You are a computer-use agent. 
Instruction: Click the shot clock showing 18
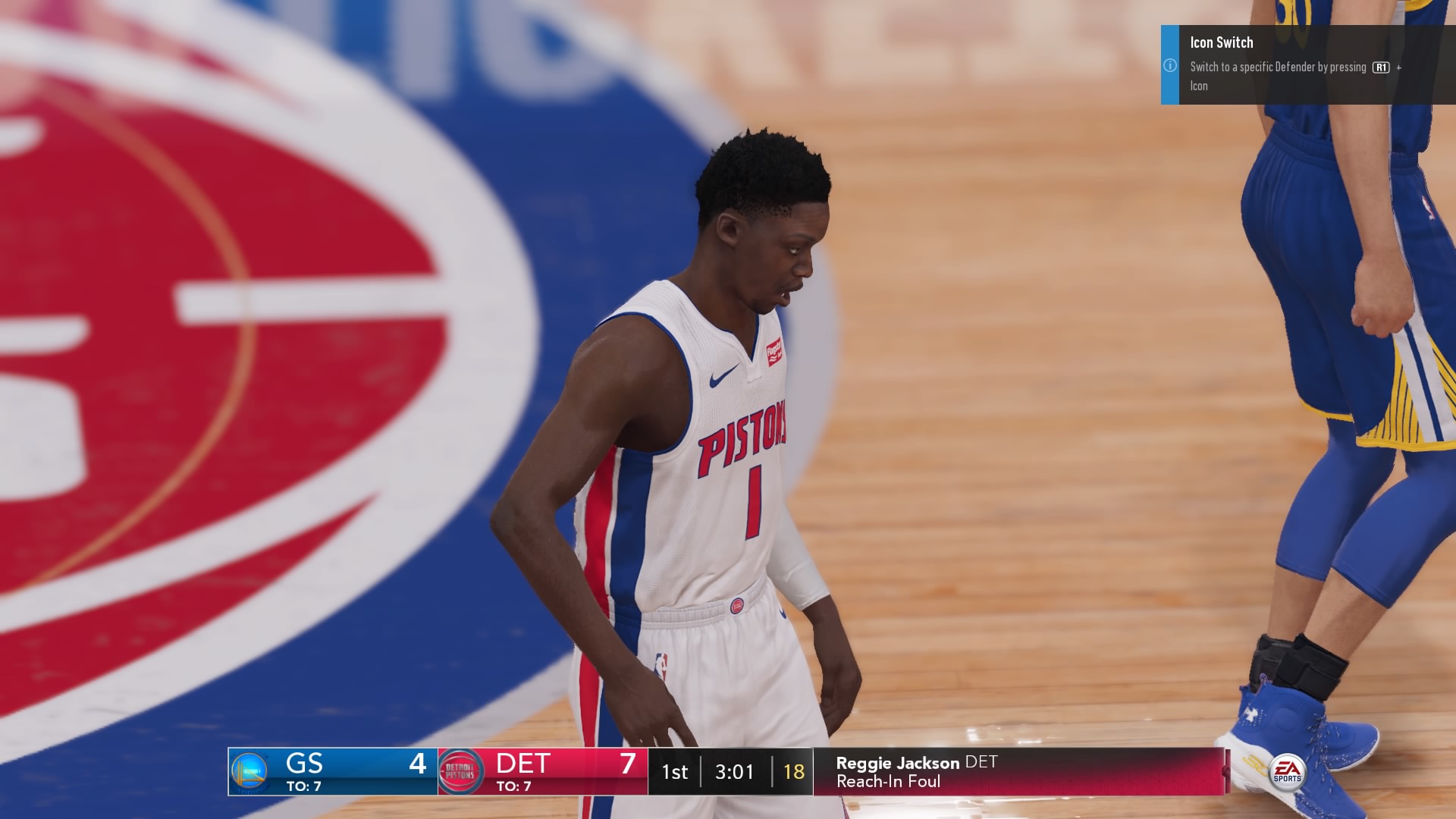point(794,771)
